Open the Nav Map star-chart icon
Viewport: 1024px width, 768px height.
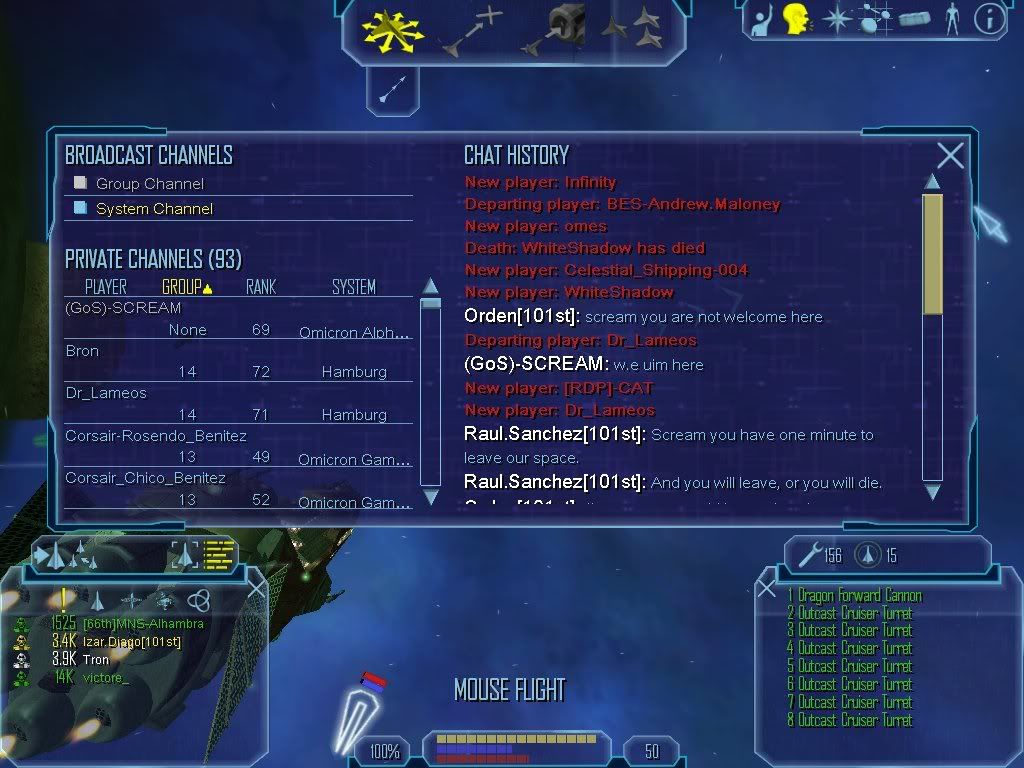(x=877, y=19)
